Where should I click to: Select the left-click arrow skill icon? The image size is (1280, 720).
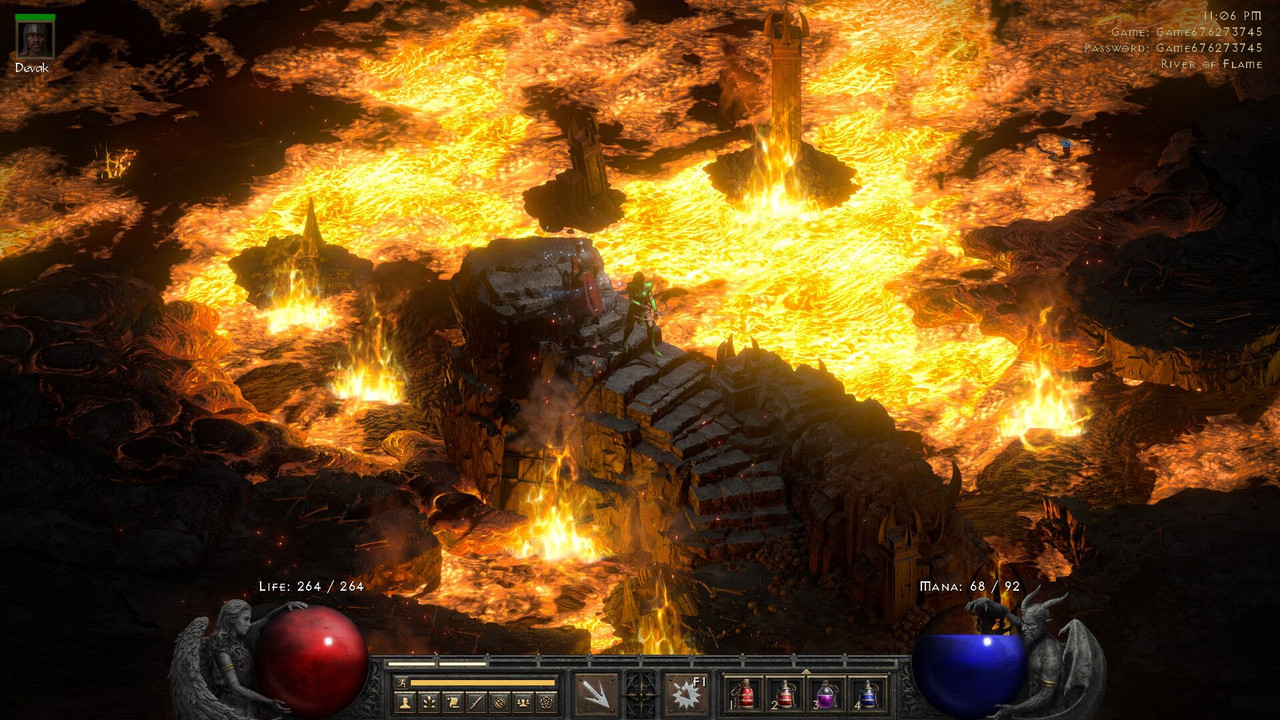(x=596, y=694)
